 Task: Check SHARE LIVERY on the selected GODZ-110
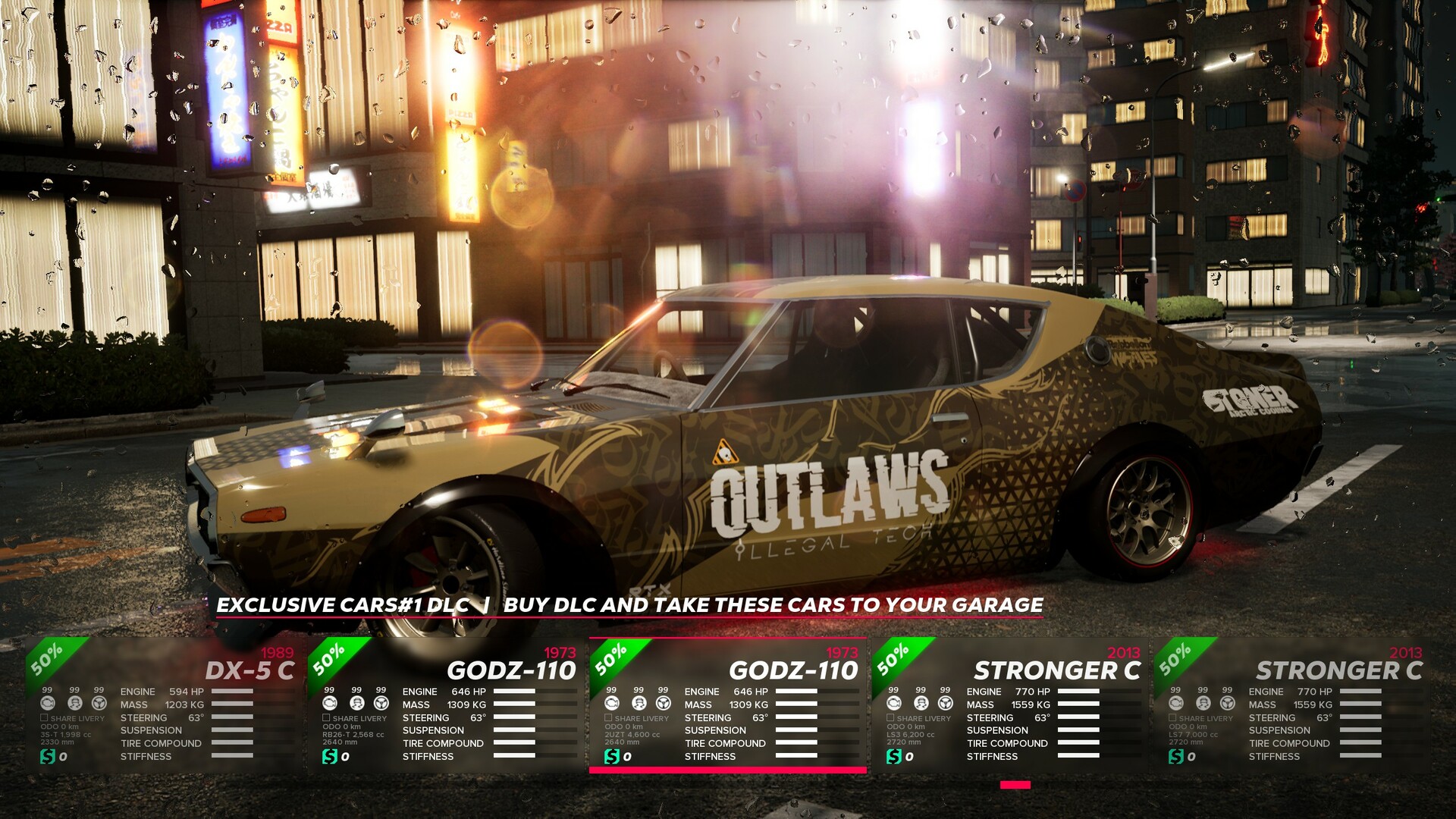click(x=608, y=717)
